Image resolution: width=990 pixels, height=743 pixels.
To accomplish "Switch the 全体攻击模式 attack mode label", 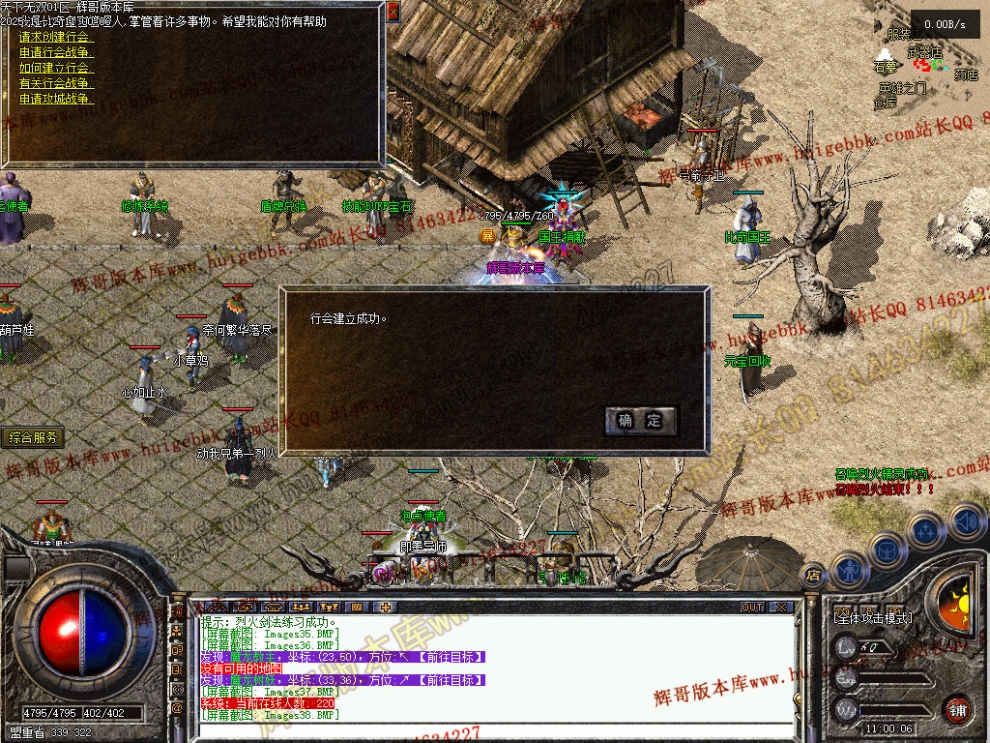I will pyautogui.click(x=872, y=618).
